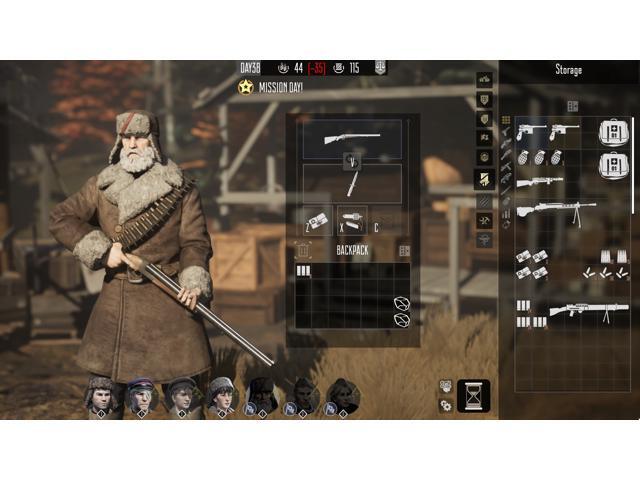Click the backpack sort icon
640x480 pixels.
point(405,251)
